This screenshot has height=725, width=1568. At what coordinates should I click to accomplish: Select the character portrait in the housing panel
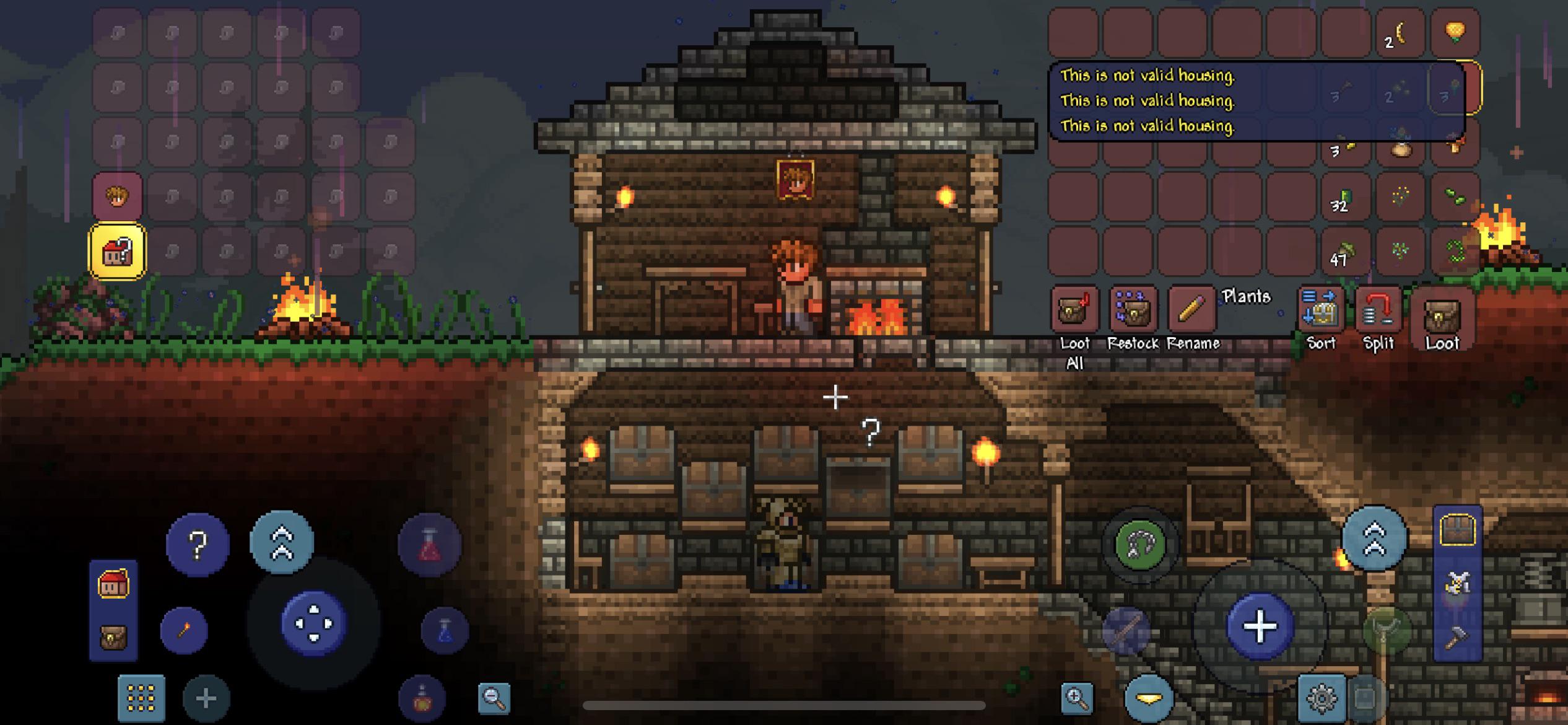pos(116,196)
